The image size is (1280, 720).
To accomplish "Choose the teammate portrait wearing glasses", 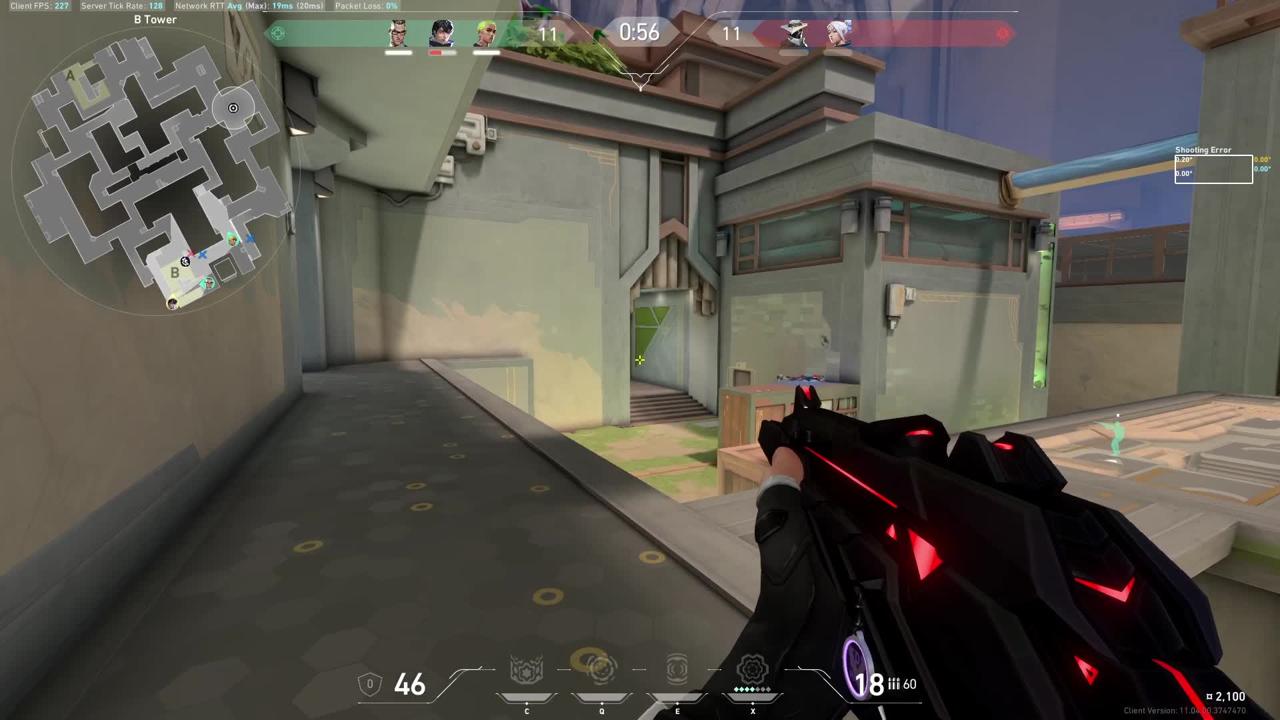I will pyautogui.click(x=398, y=34).
